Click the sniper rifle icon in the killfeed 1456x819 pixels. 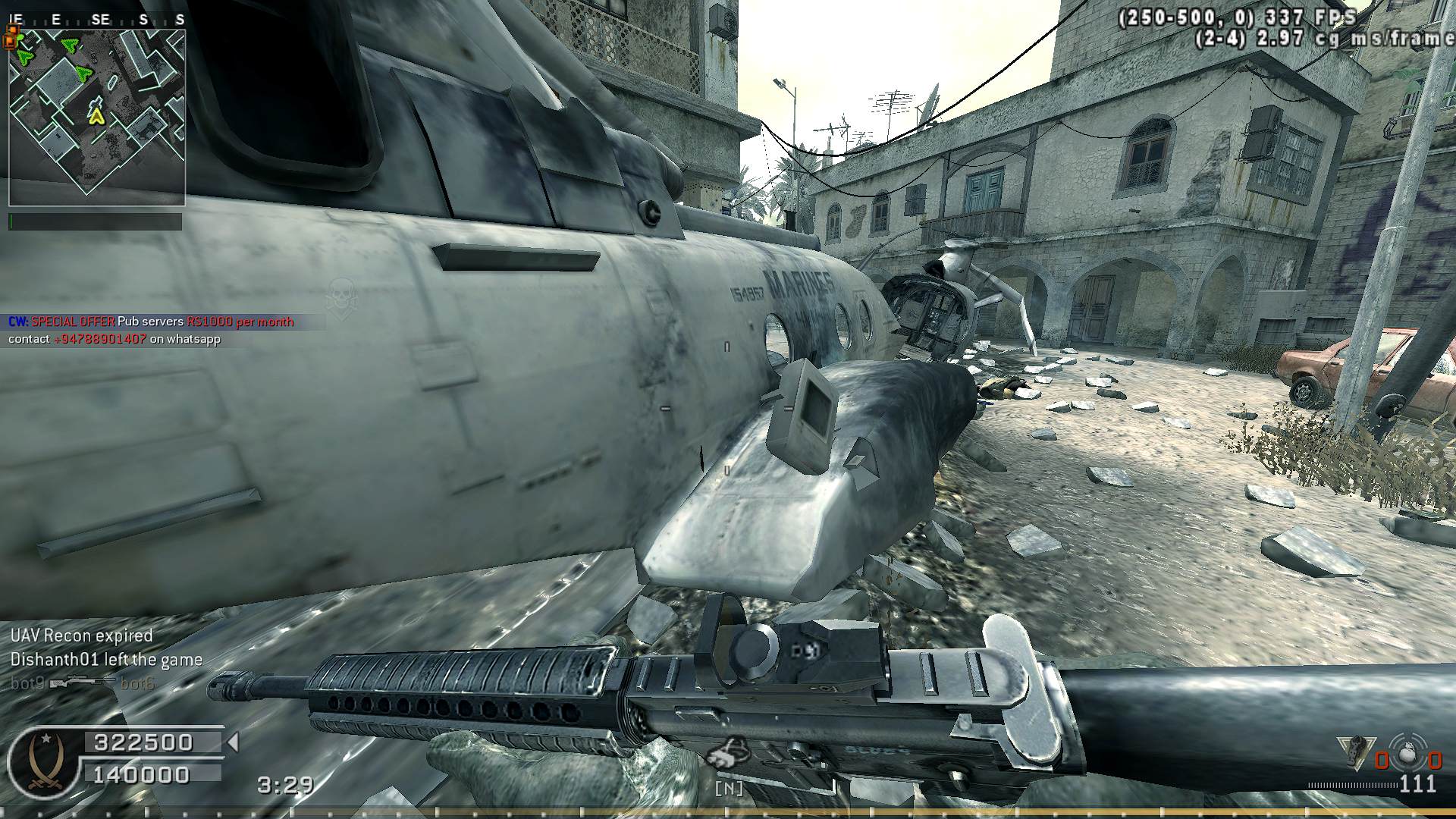coord(82,682)
